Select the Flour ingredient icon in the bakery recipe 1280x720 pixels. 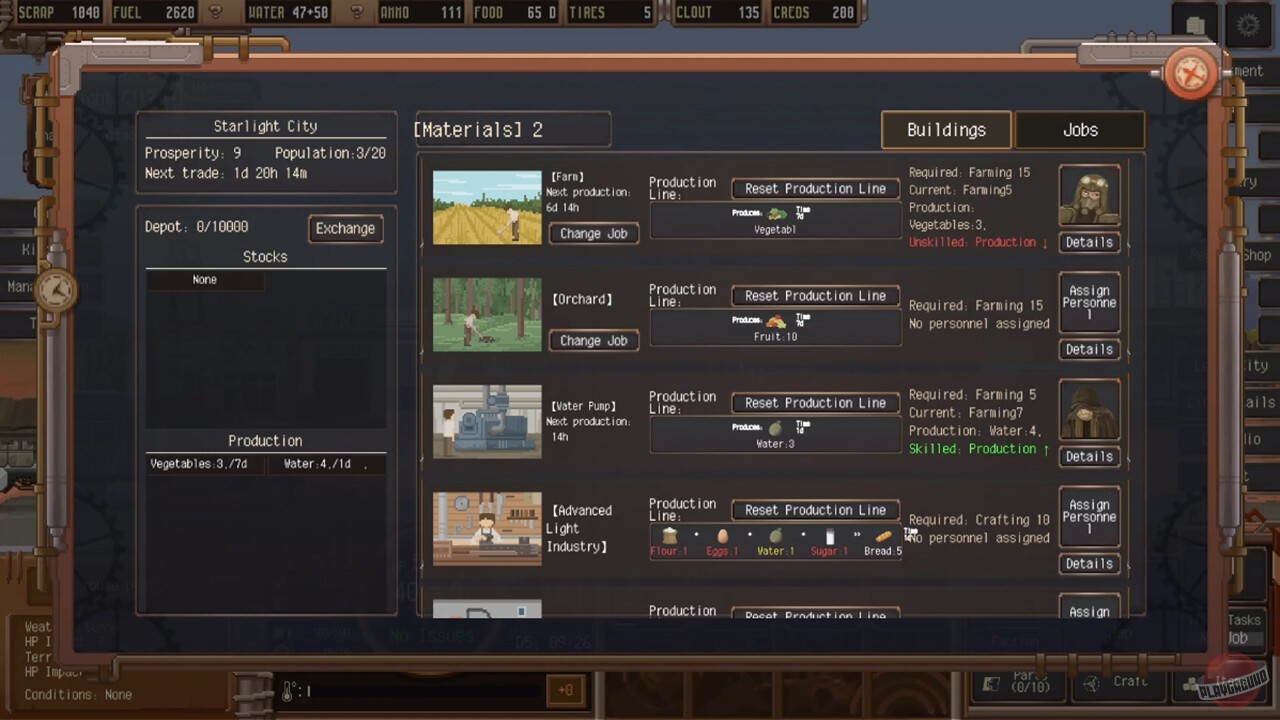[x=669, y=536]
